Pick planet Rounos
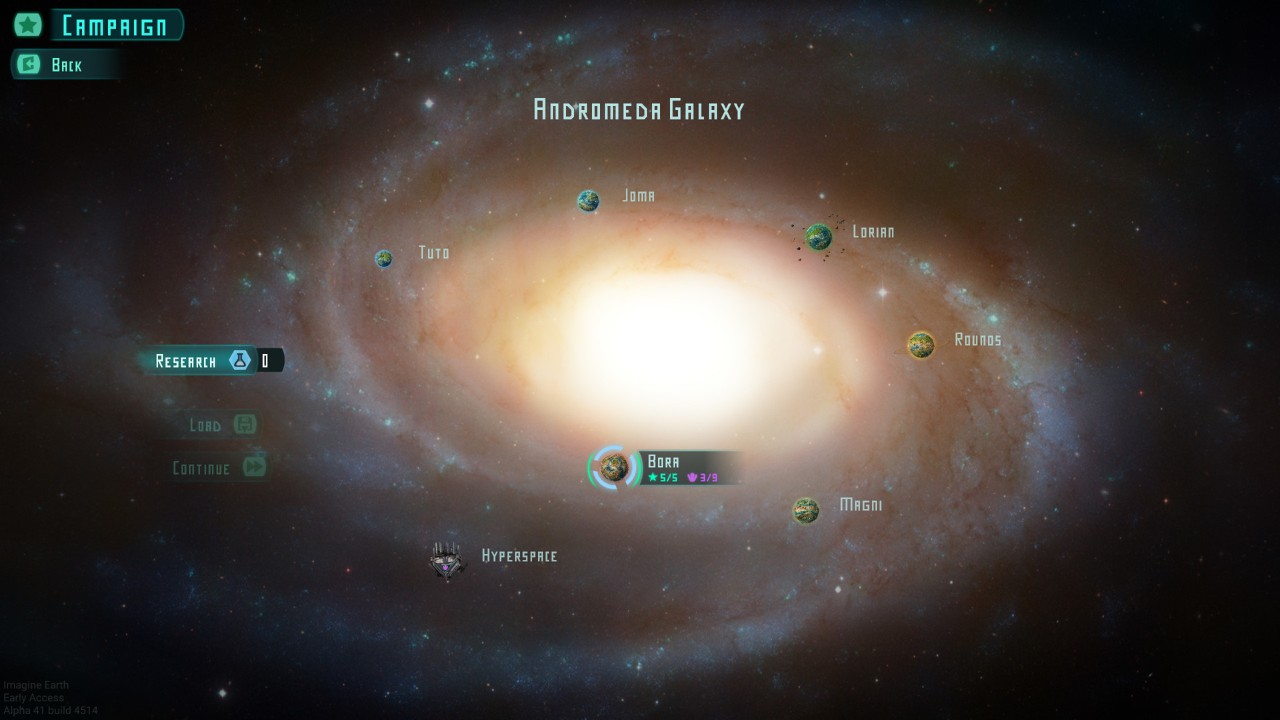The height and width of the screenshot is (720, 1280). [921, 345]
